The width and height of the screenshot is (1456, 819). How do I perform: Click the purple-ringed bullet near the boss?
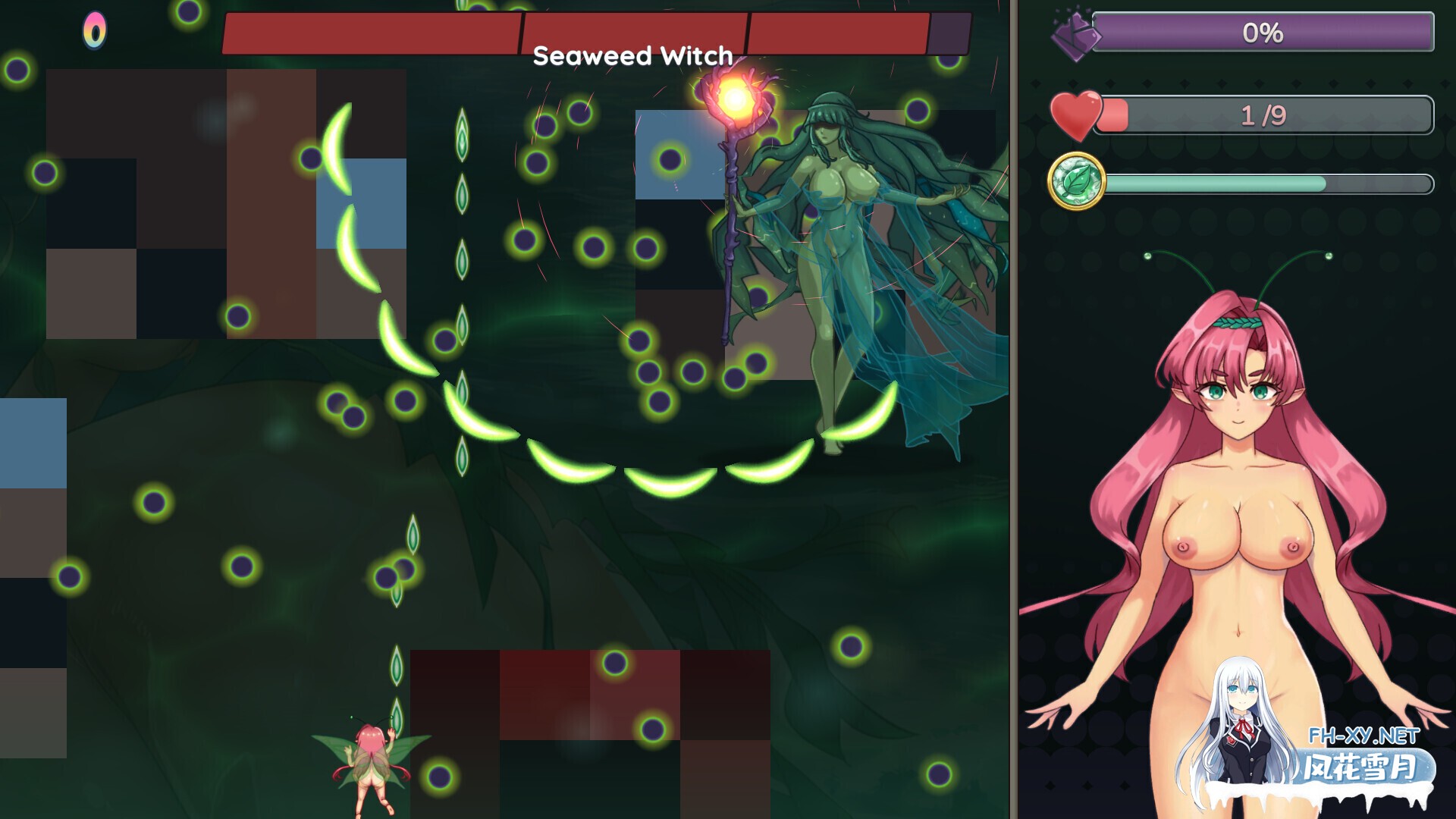[x=670, y=161]
